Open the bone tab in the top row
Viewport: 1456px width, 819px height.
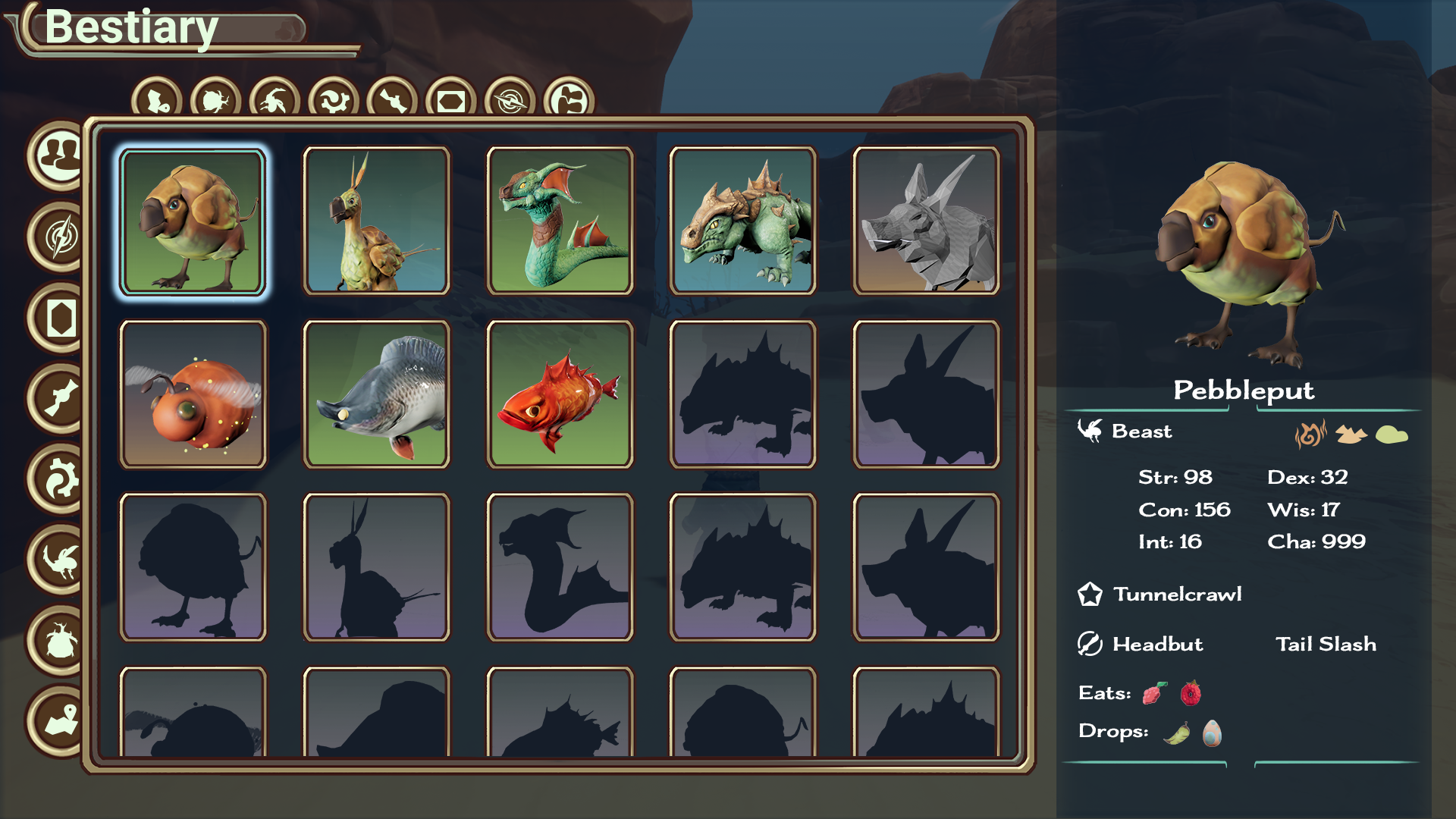click(393, 100)
